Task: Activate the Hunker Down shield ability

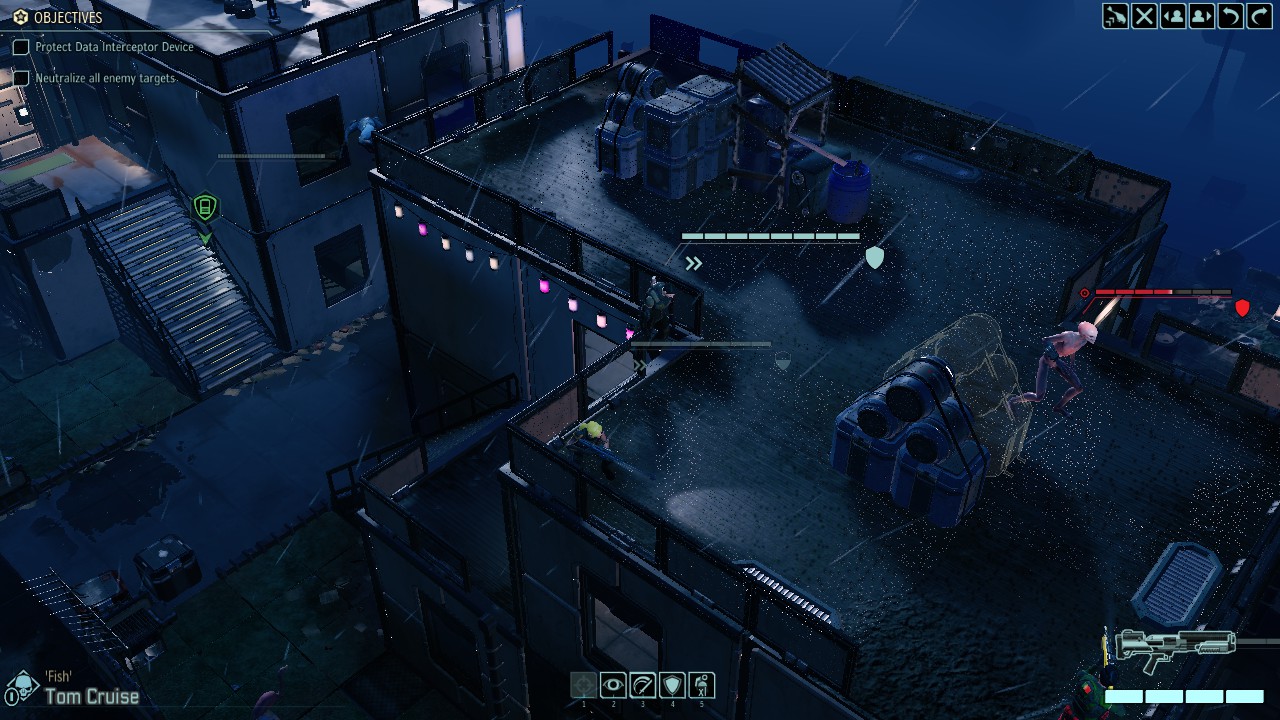Action: click(672, 685)
